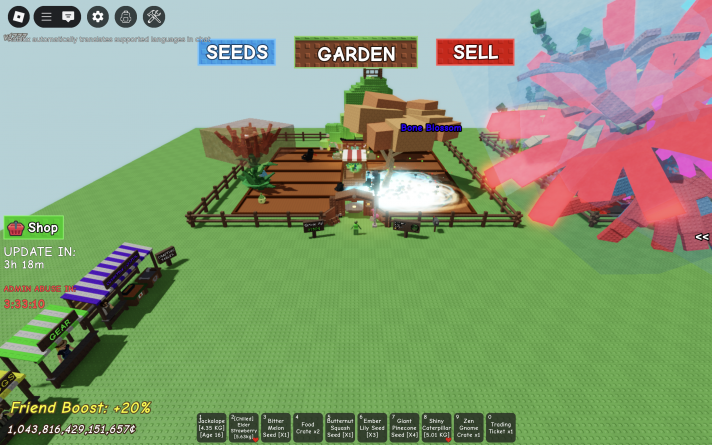This screenshot has height=445, width=712.
Task: Select the Jackalope hotbar slot
Action: click(212, 428)
